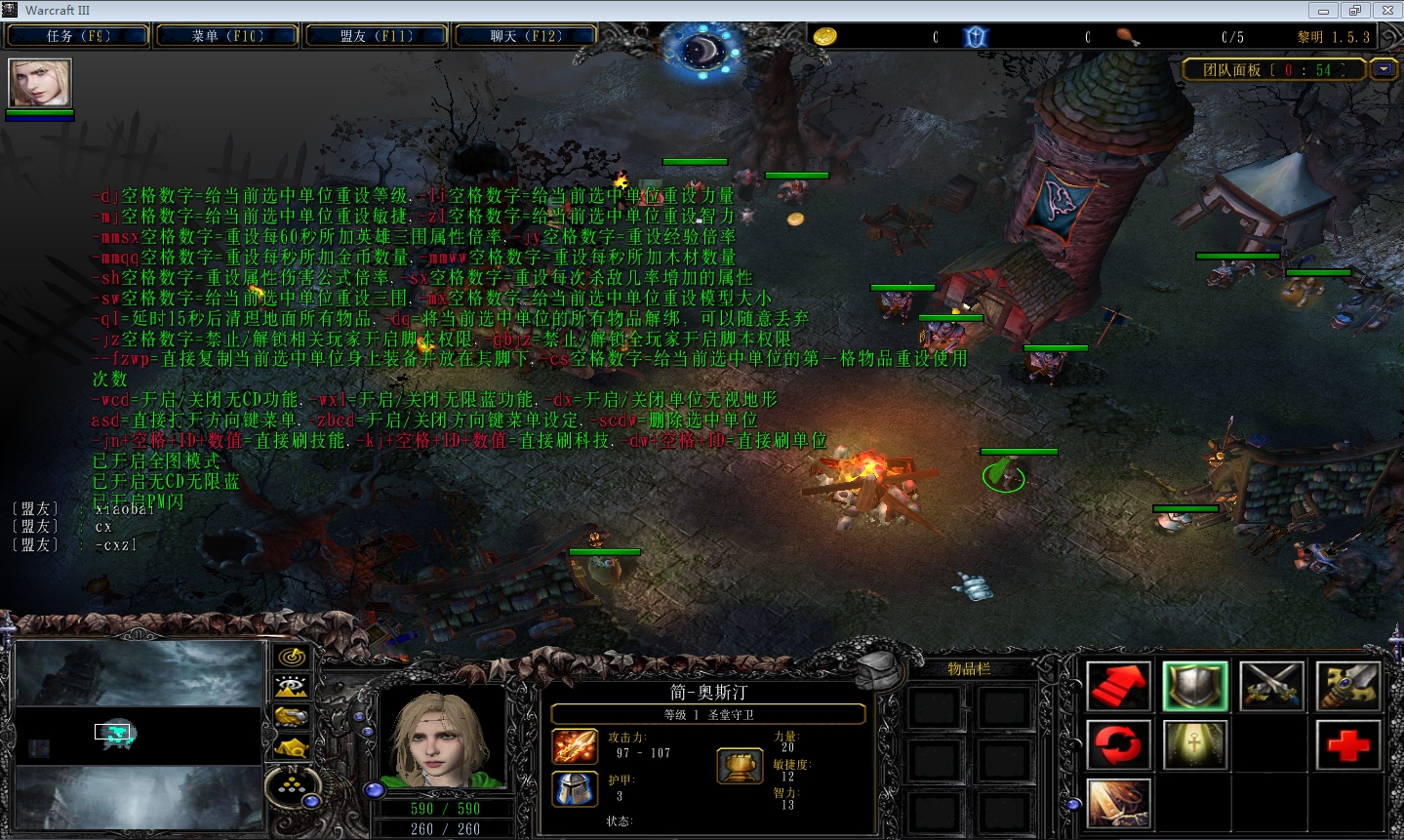Use the sword-hilt command in the top row
The height and width of the screenshot is (840, 1404).
click(1347, 686)
